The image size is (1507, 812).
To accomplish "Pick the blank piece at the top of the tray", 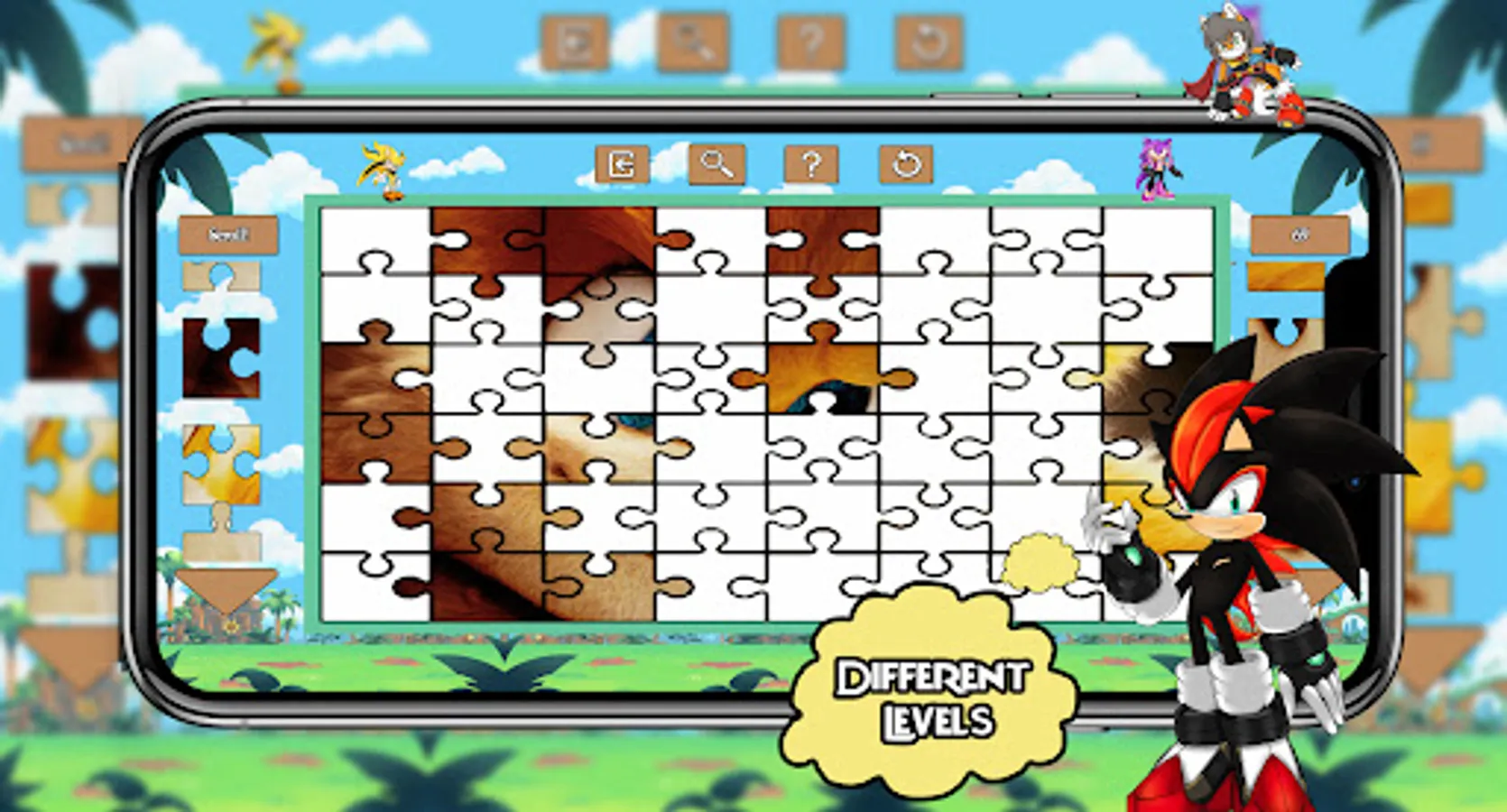I will (221, 277).
